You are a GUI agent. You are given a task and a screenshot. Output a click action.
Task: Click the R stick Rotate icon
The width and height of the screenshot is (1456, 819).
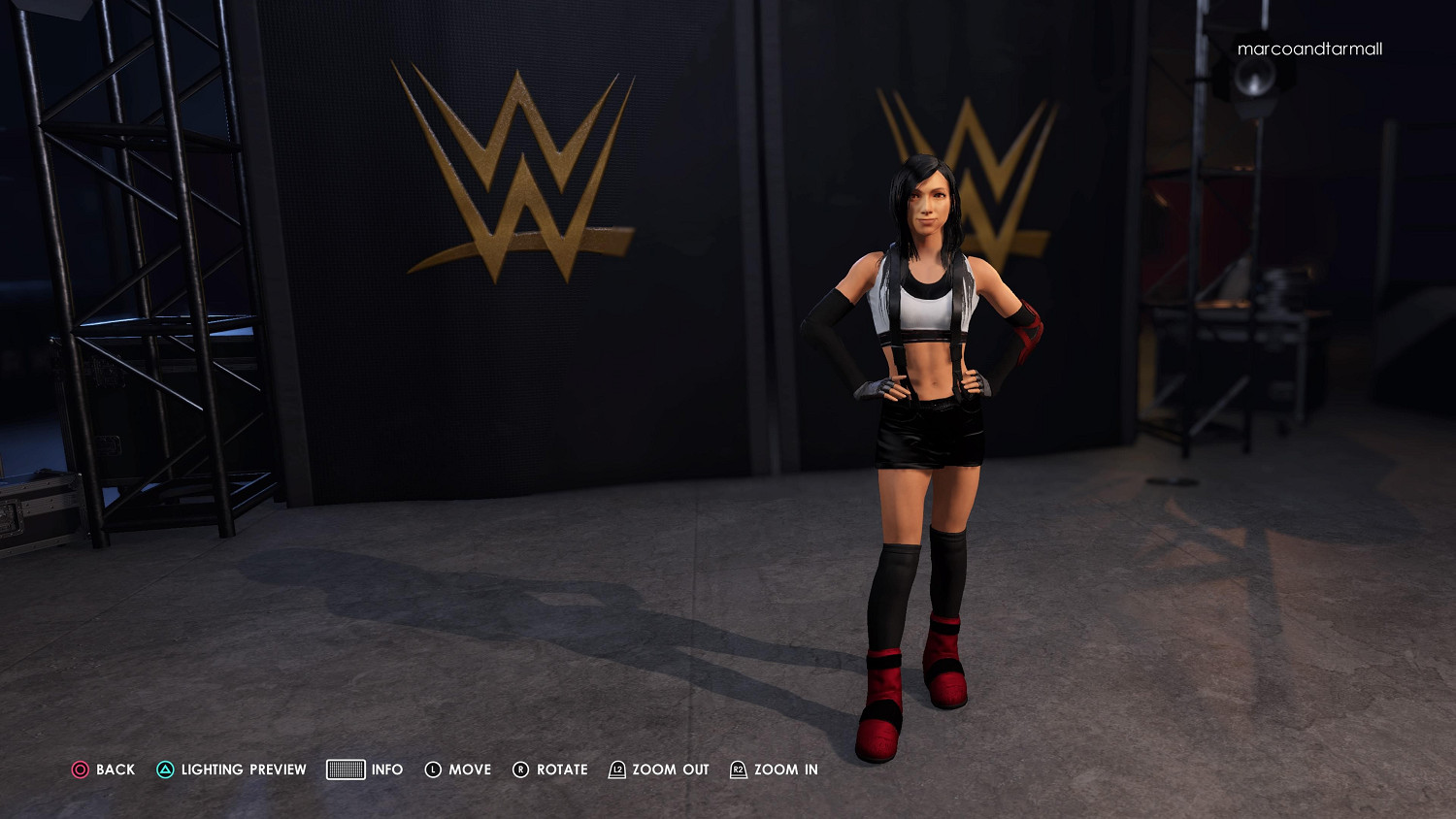click(x=521, y=770)
